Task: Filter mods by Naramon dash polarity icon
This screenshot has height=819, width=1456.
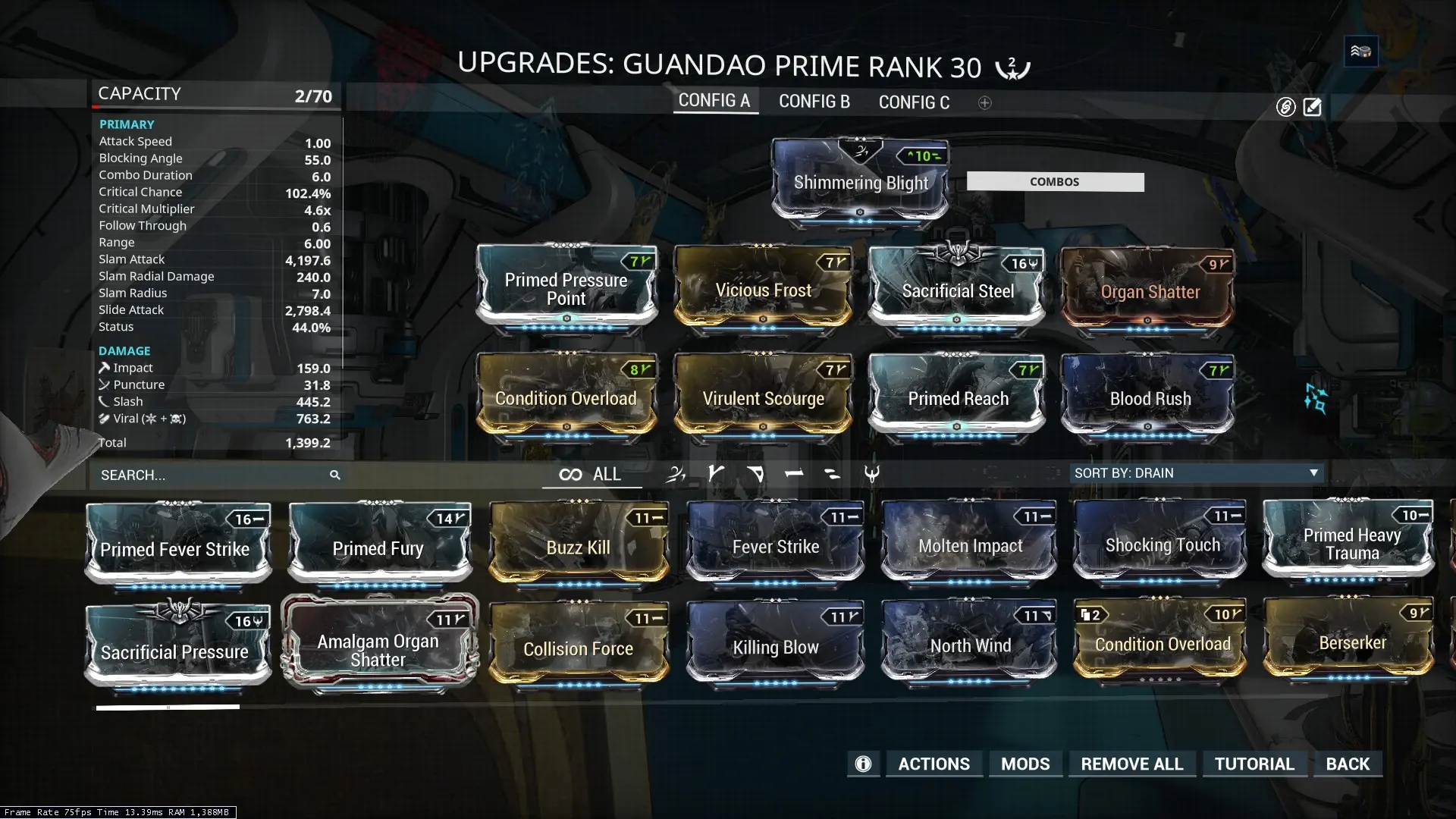Action: tap(795, 474)
